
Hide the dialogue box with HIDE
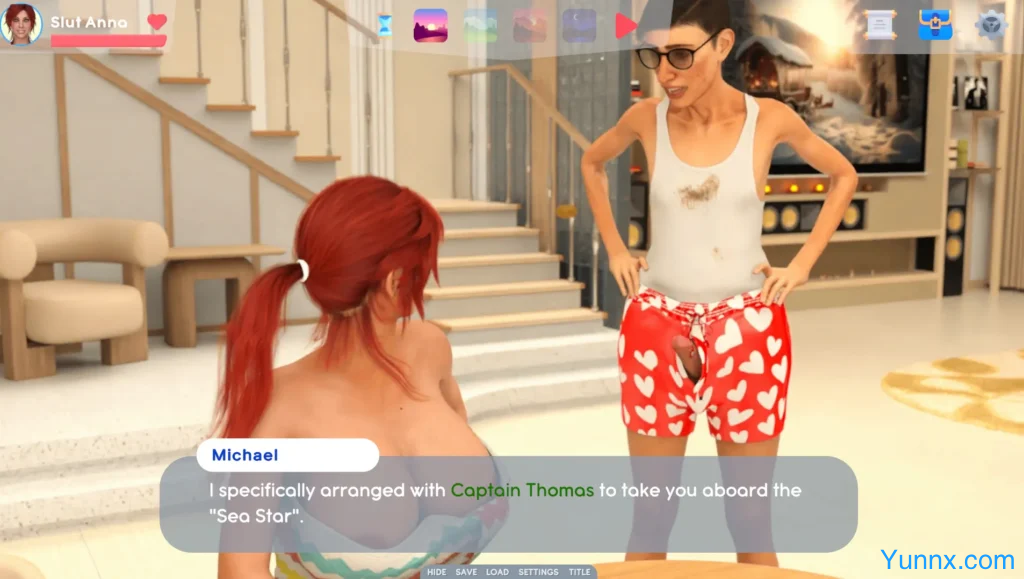(x=437, y=572)
